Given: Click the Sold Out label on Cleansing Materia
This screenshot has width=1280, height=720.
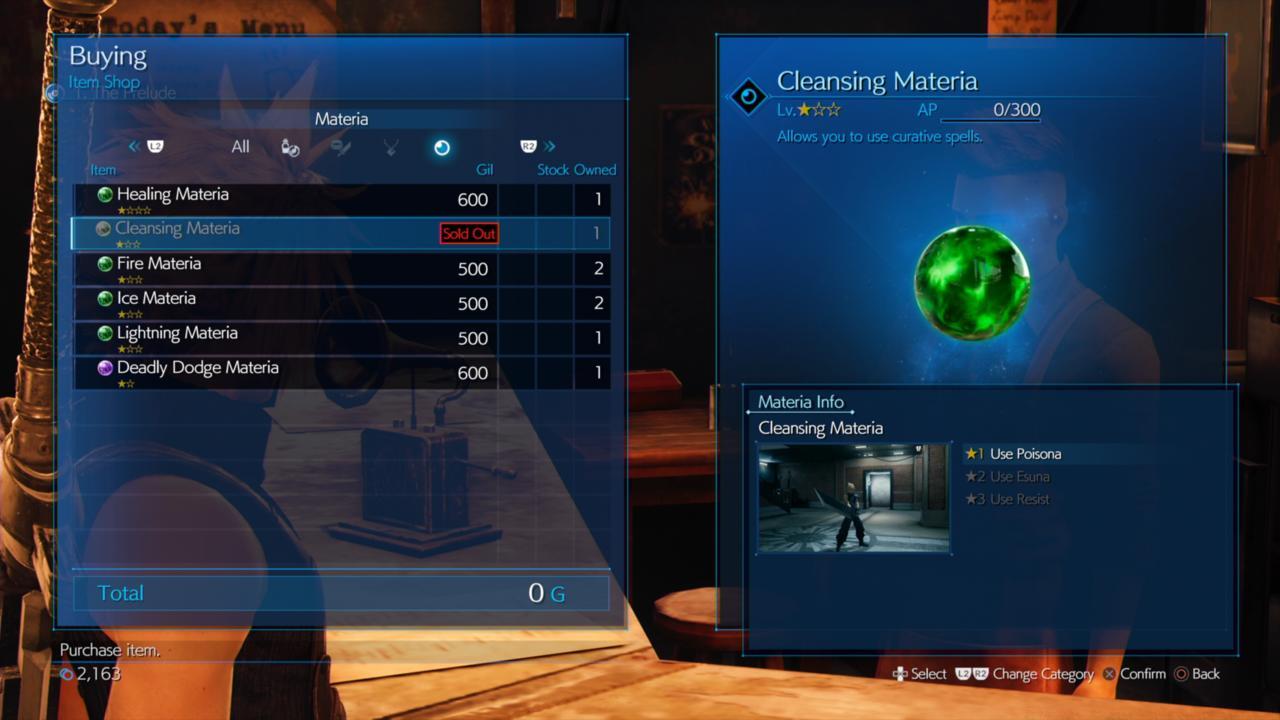Looking at the screenshot, I should 468,233.
